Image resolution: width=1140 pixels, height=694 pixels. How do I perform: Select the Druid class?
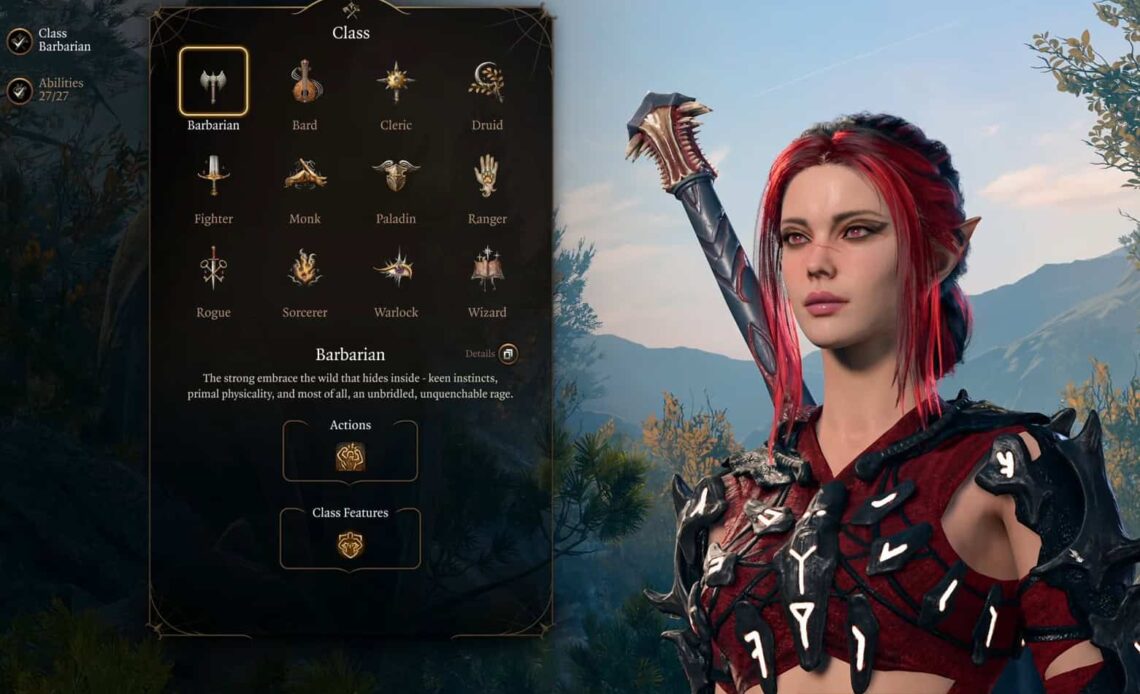pos(487,82)
